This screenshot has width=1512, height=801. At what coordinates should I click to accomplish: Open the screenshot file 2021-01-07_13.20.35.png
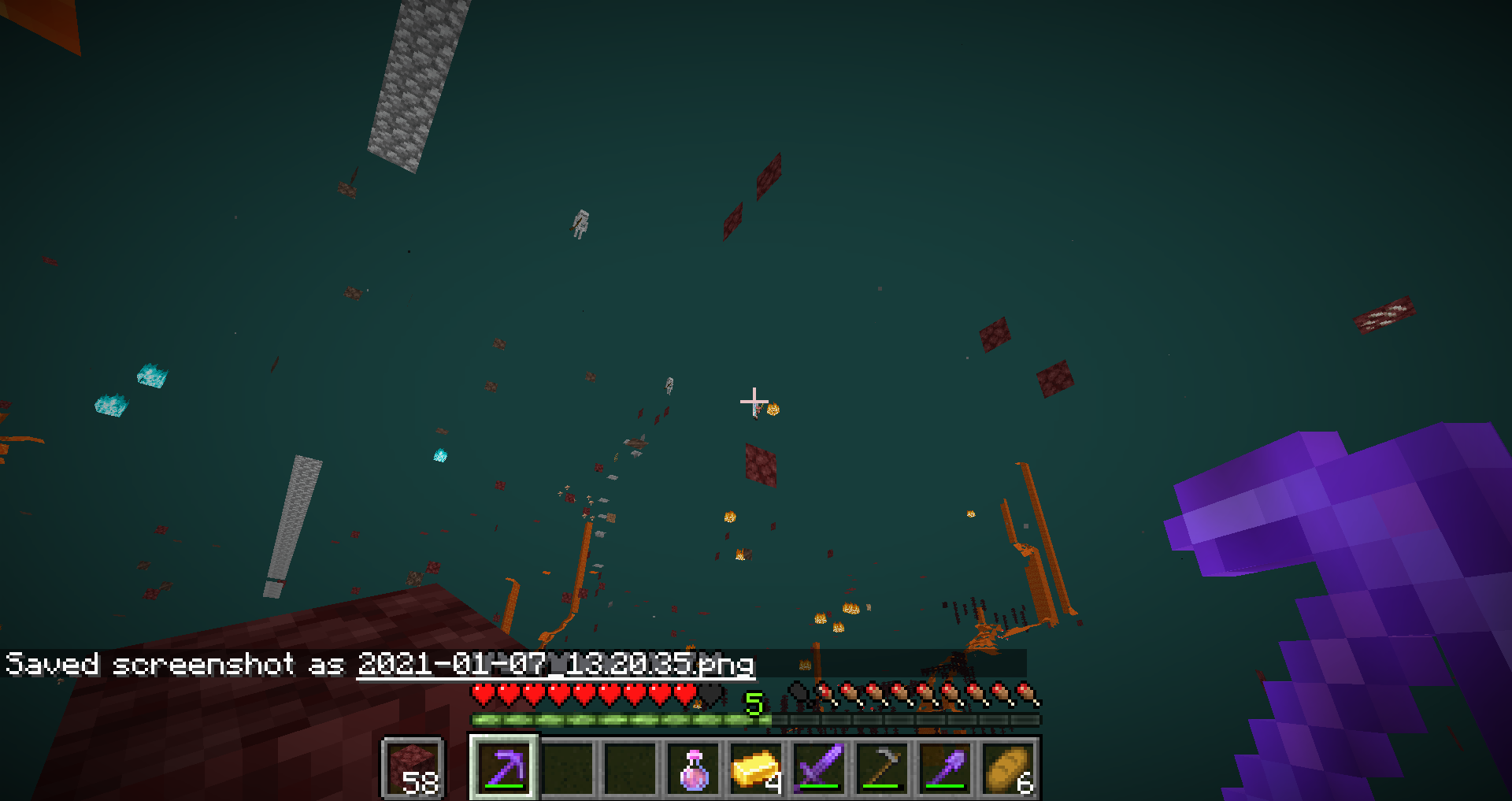(556, 666)
